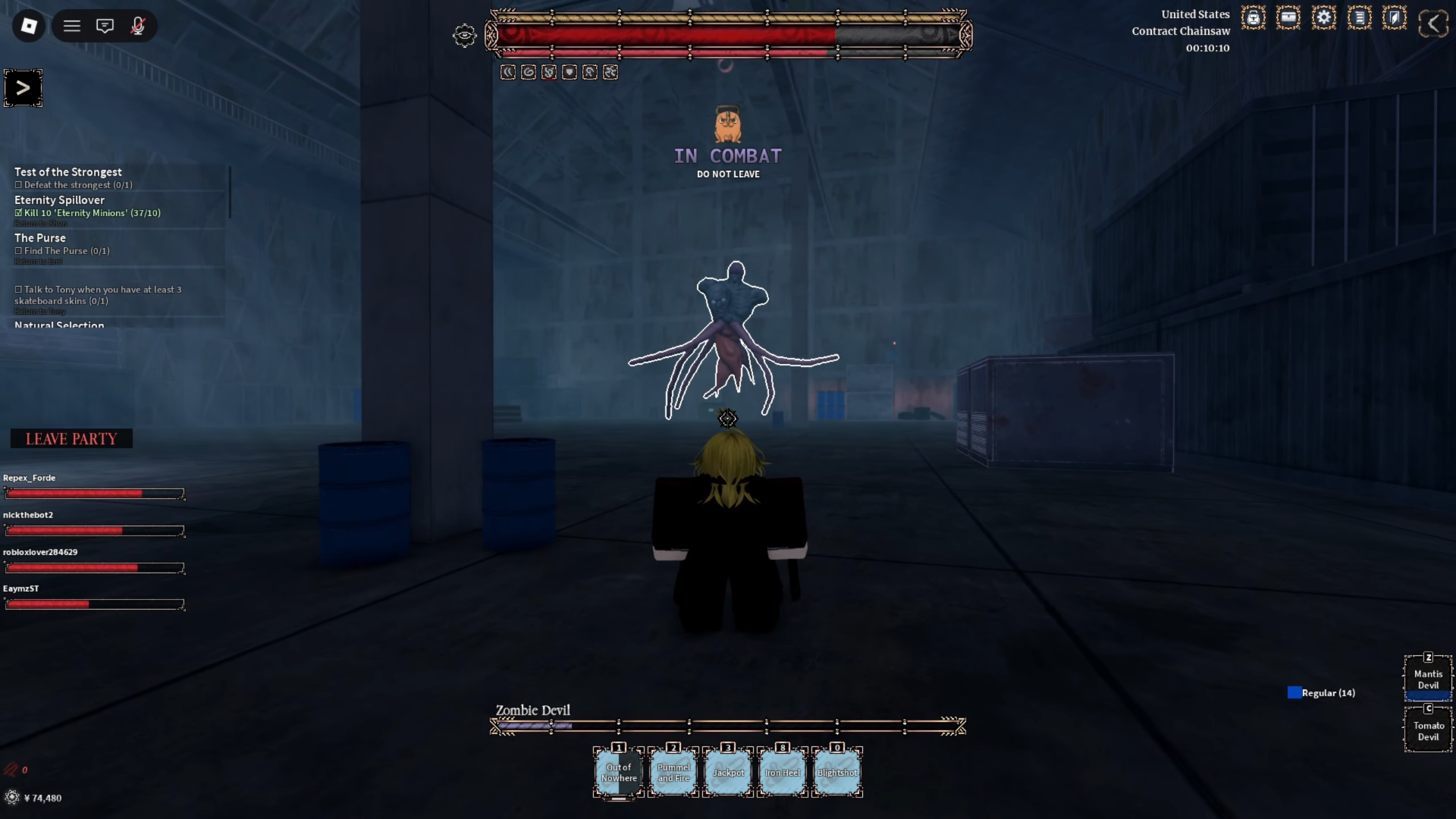Open the settings gear icon

pyautogui.click(x=1324, y=17)
